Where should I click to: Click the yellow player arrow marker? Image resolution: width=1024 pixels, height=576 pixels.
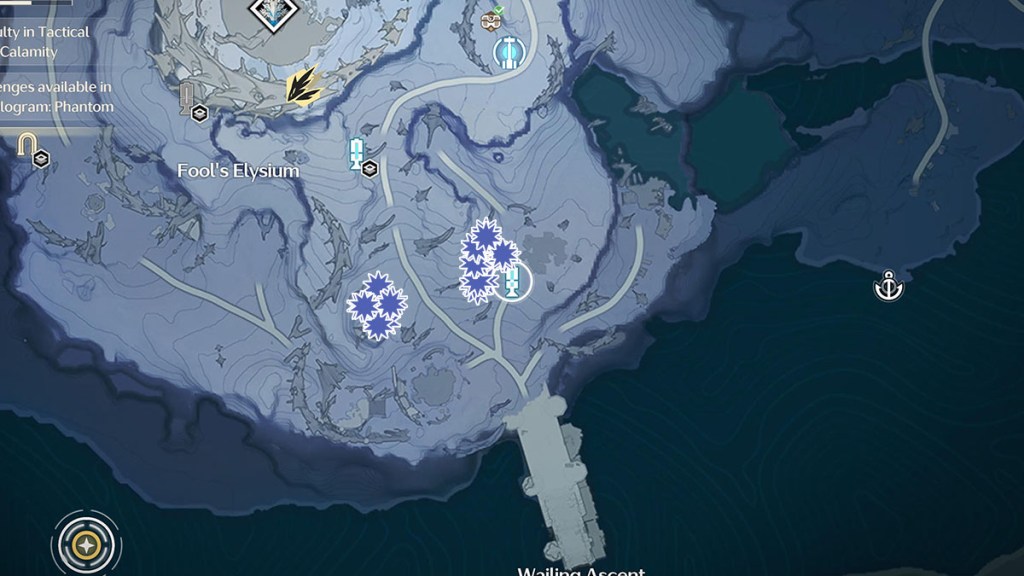tap(302, 86)
